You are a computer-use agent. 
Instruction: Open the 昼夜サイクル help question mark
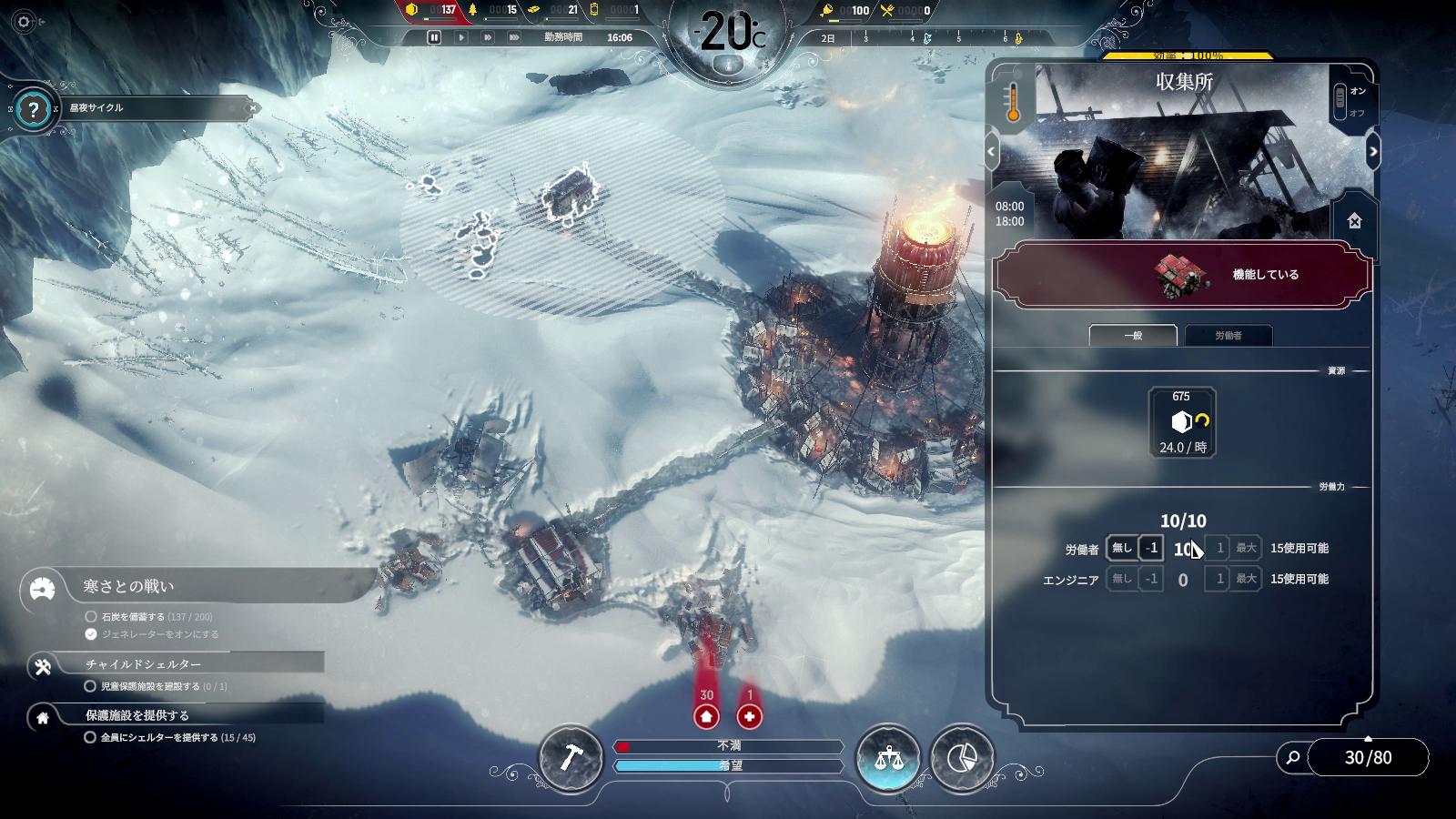coord(34,110)
